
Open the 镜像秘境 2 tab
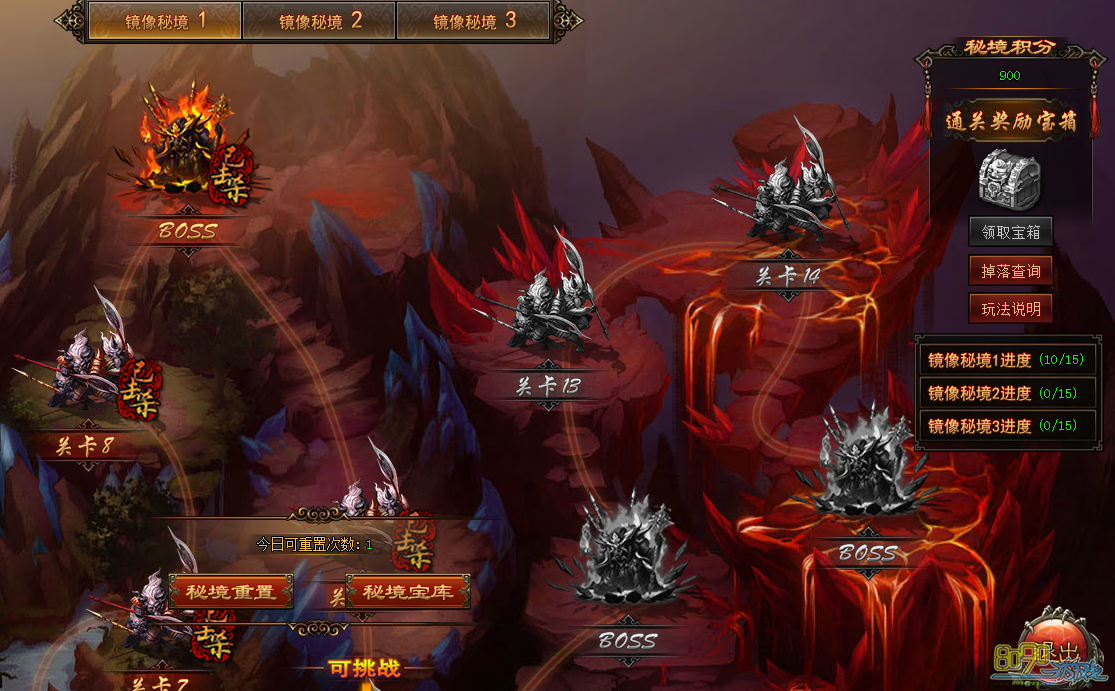[319, 21]
